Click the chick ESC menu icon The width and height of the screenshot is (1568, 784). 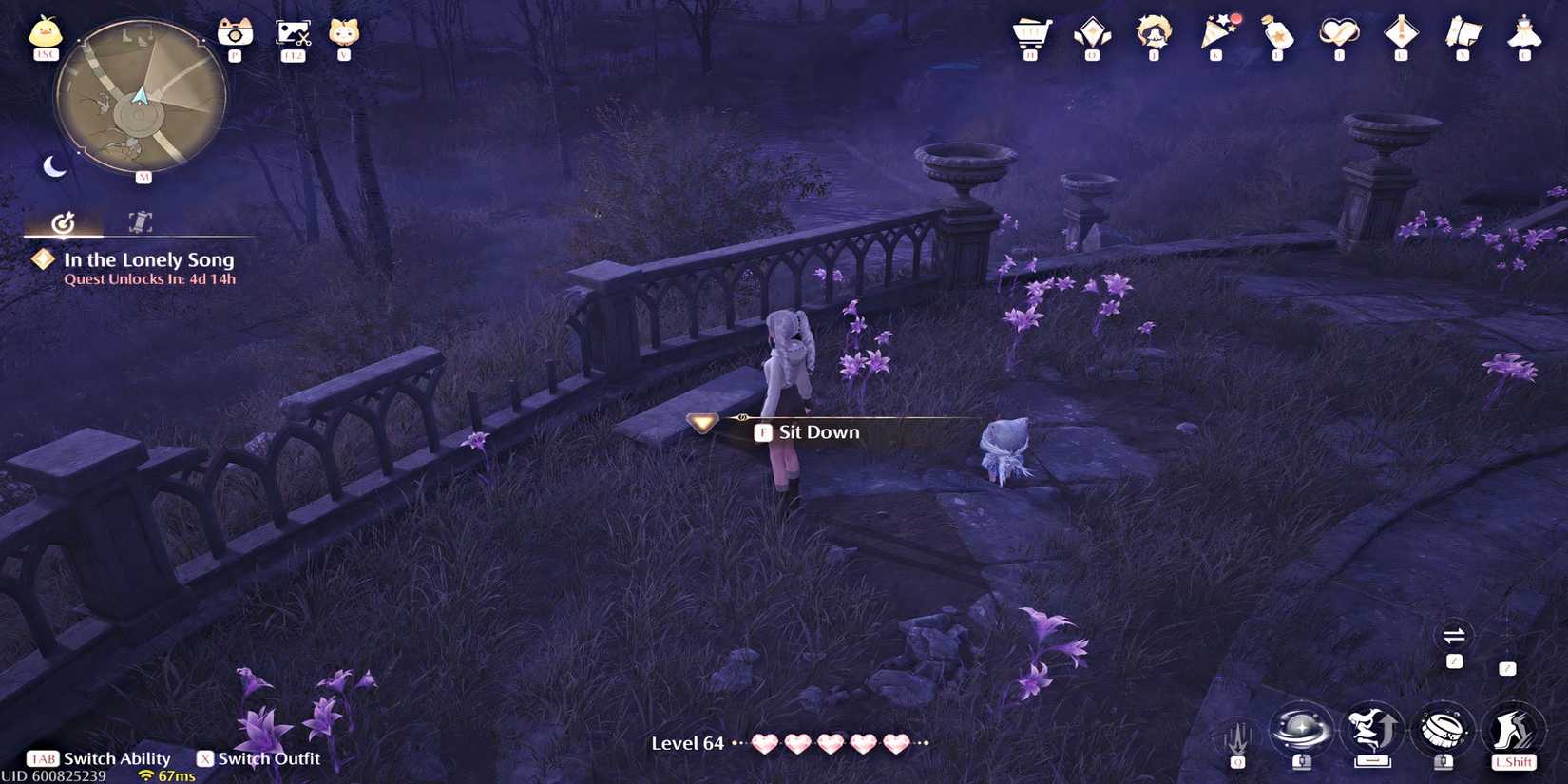point(43,33)
